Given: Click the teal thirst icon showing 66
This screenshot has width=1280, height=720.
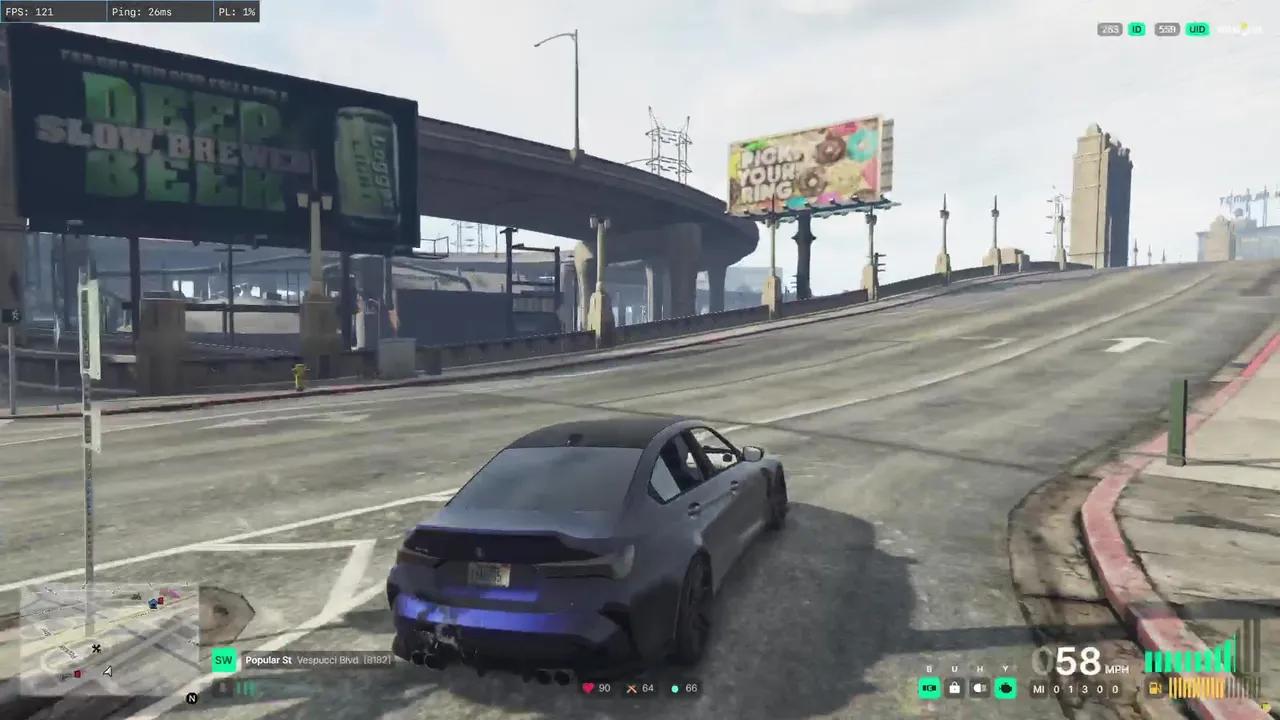Looking at the screenshot, I should (676, 688).
